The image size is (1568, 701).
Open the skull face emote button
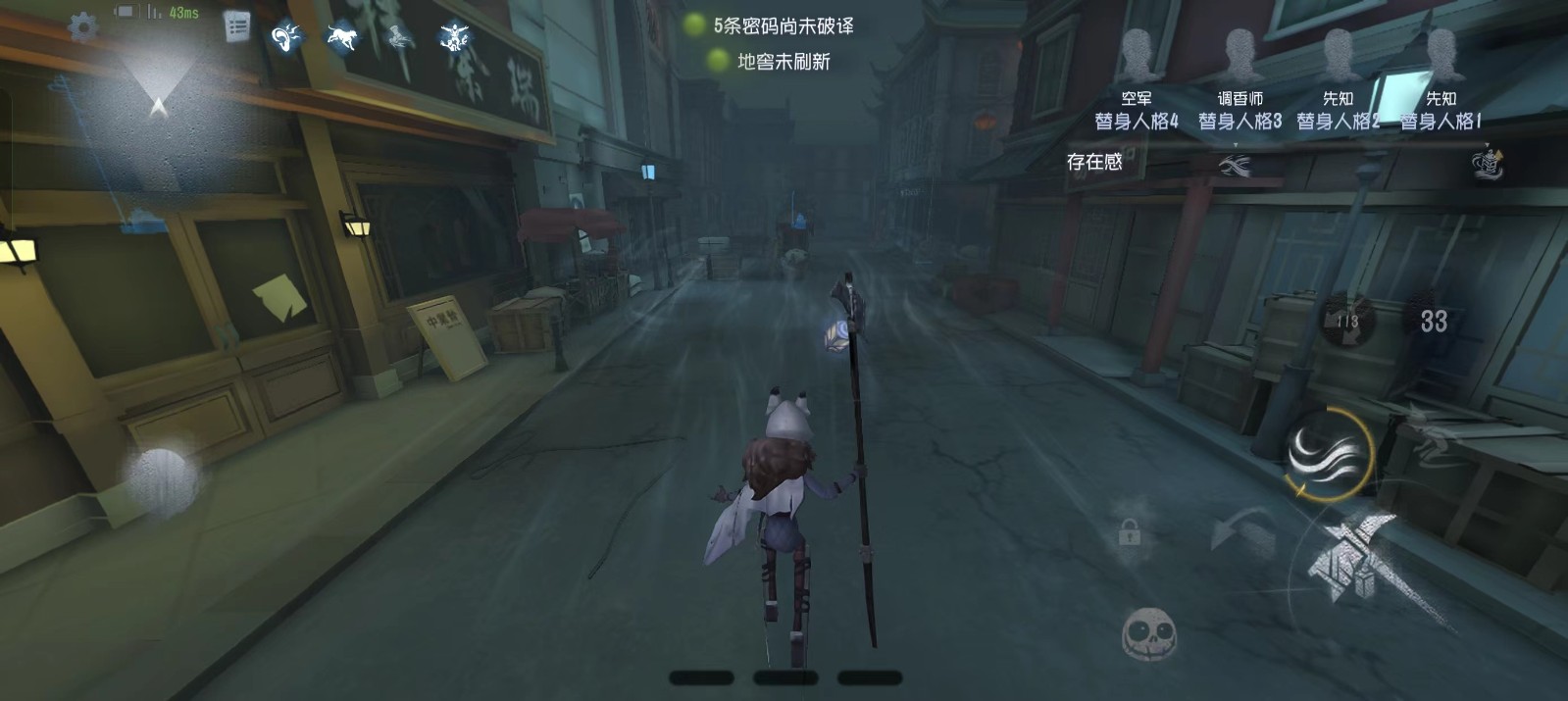[1148, 634]
